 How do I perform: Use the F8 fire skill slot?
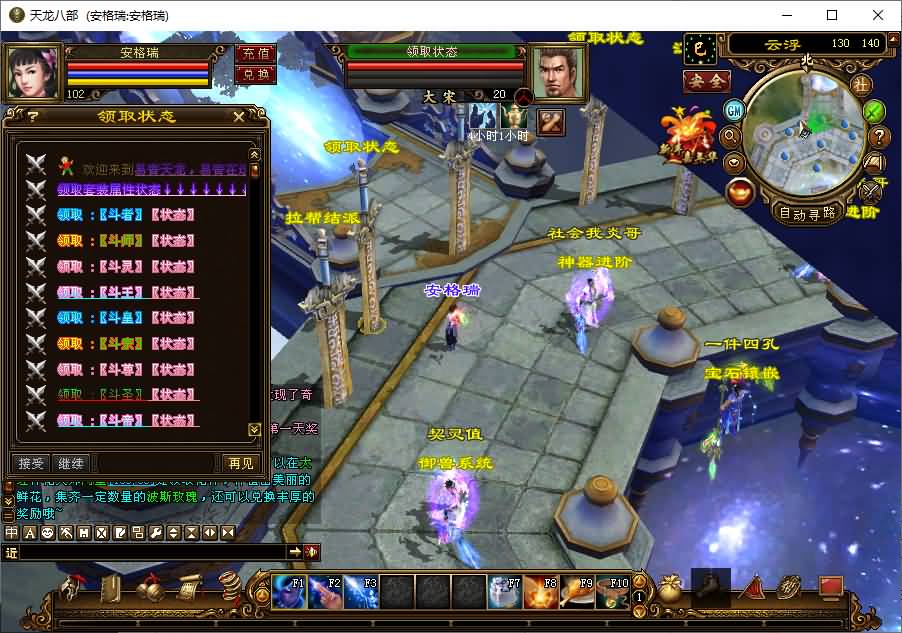(541, 592)
